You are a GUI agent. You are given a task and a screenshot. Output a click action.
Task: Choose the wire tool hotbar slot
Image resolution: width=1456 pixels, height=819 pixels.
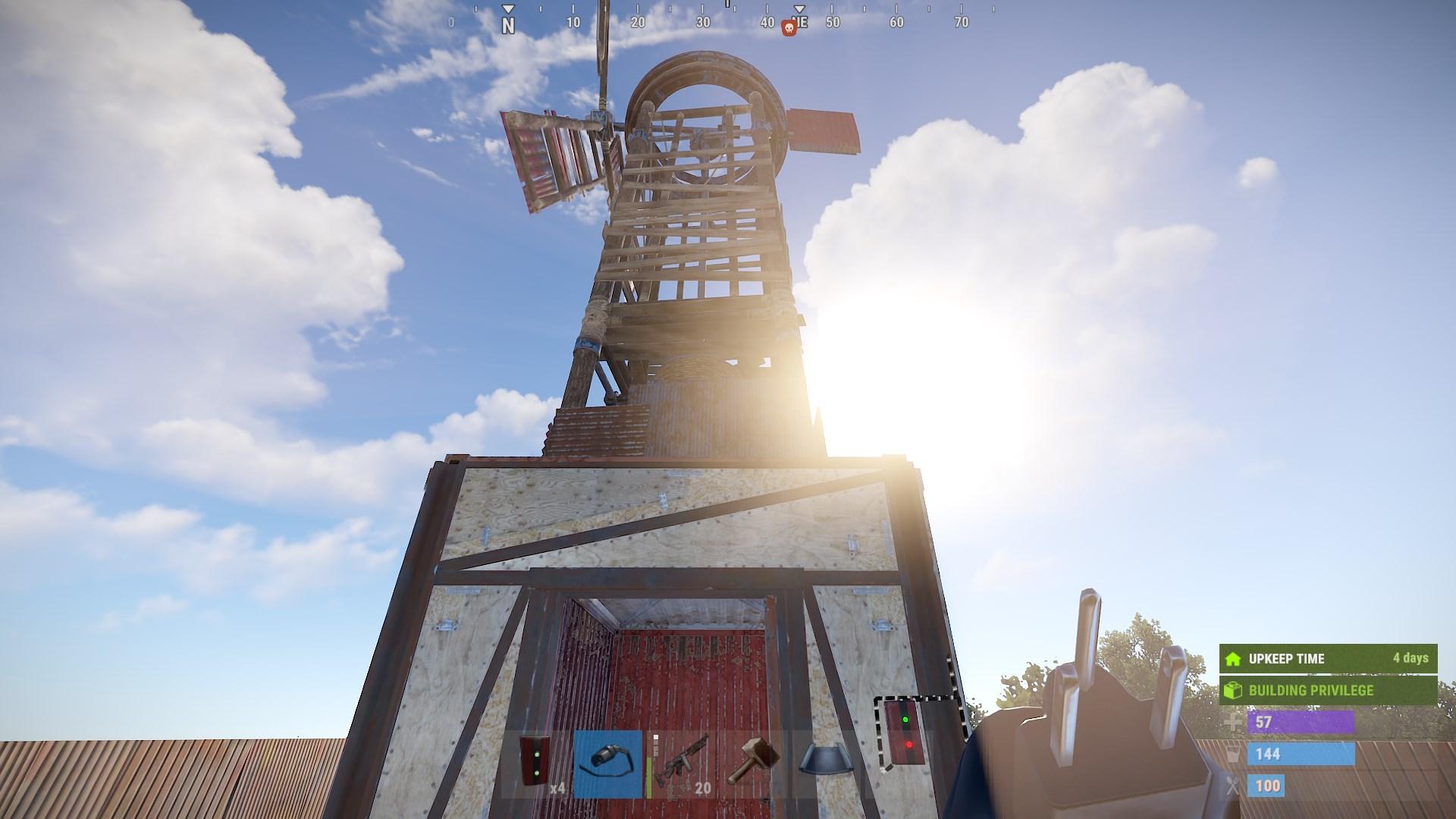point(607,764)
